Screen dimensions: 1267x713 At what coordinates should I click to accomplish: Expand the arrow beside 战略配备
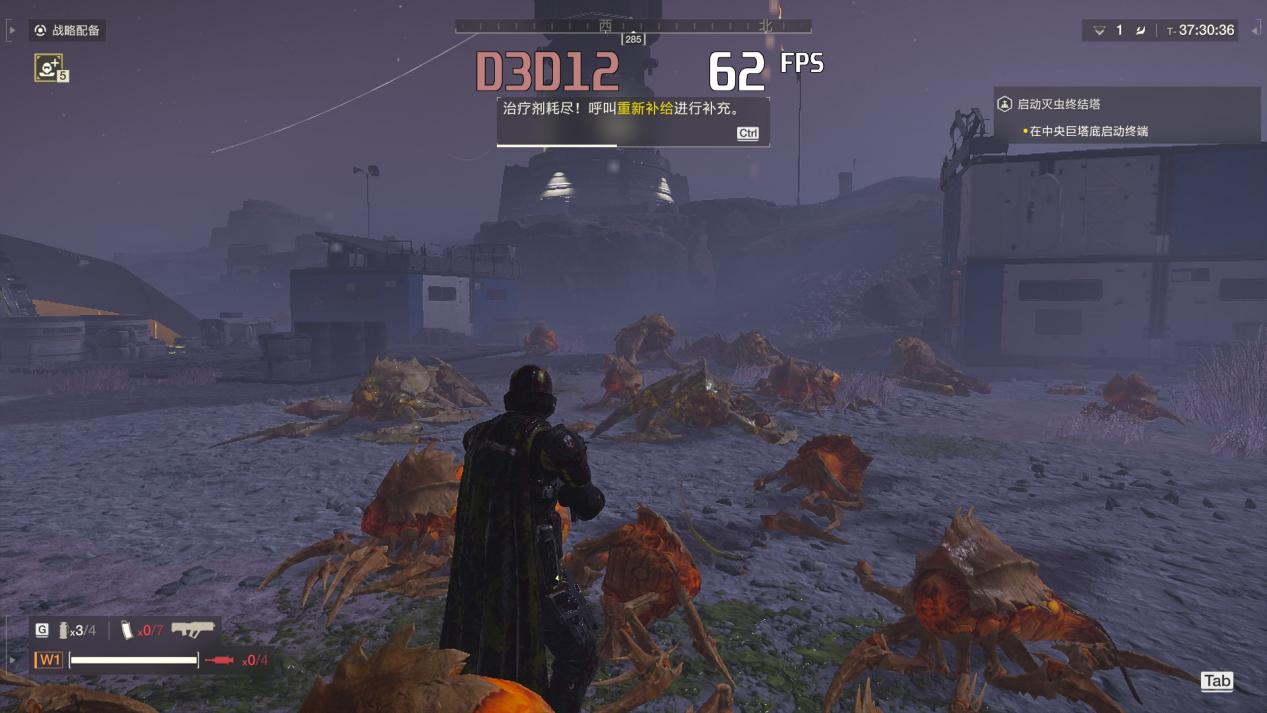(12, 31)
